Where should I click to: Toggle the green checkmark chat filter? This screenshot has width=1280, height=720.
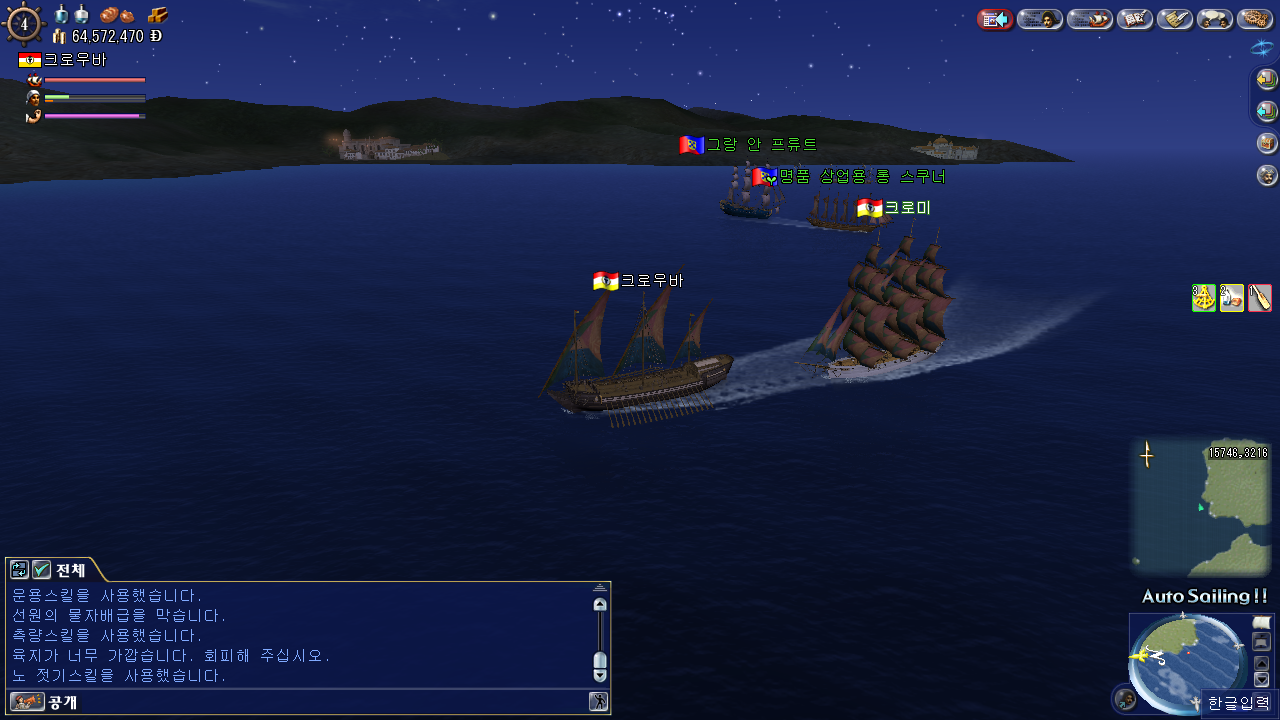[41, 570]
